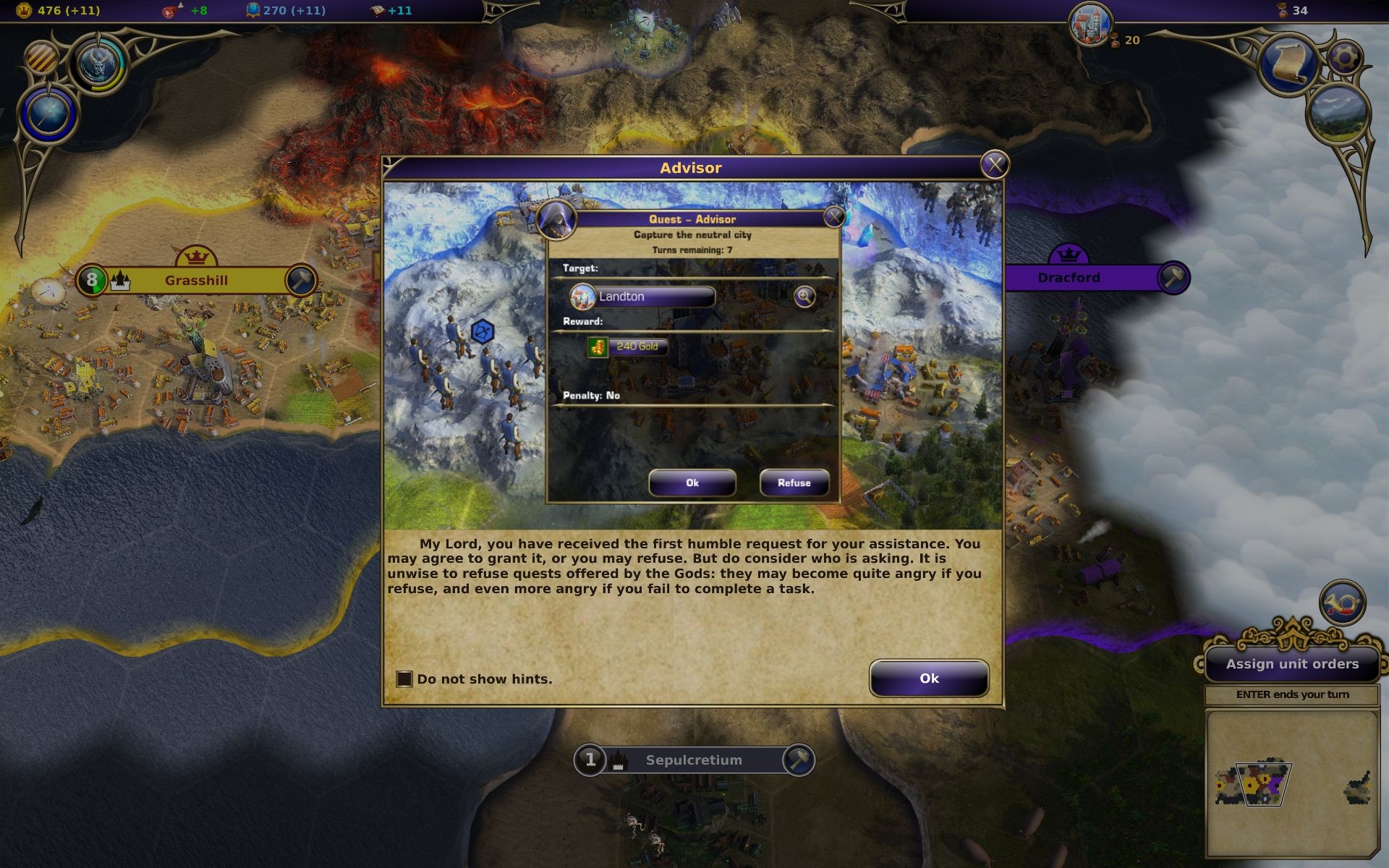Click the landscape view round icon

(1338, 115)
